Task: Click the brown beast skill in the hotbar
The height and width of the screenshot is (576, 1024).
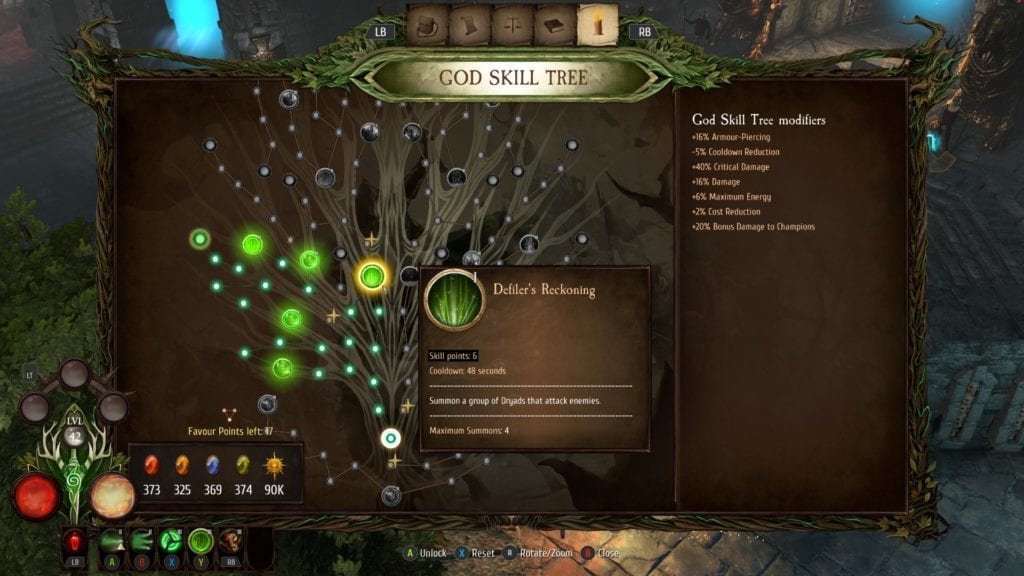Action: point(231,541)
